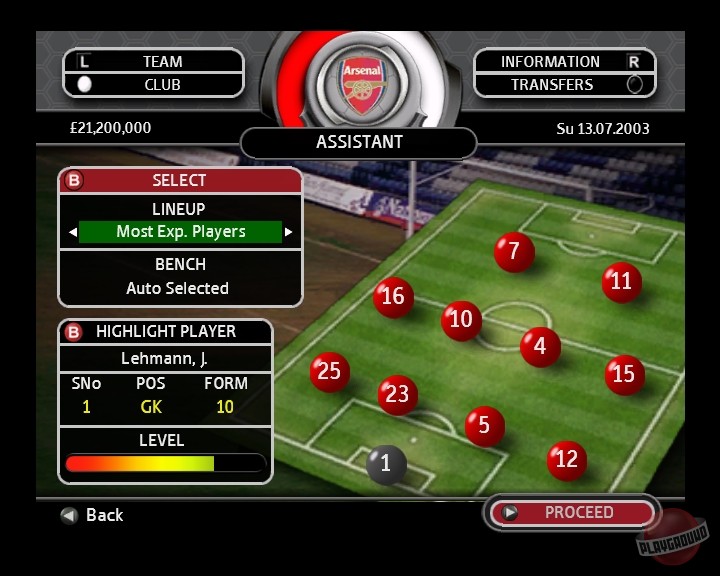Open the TEAM menu tab
The image size is (720, 576).
coord(162,62)
